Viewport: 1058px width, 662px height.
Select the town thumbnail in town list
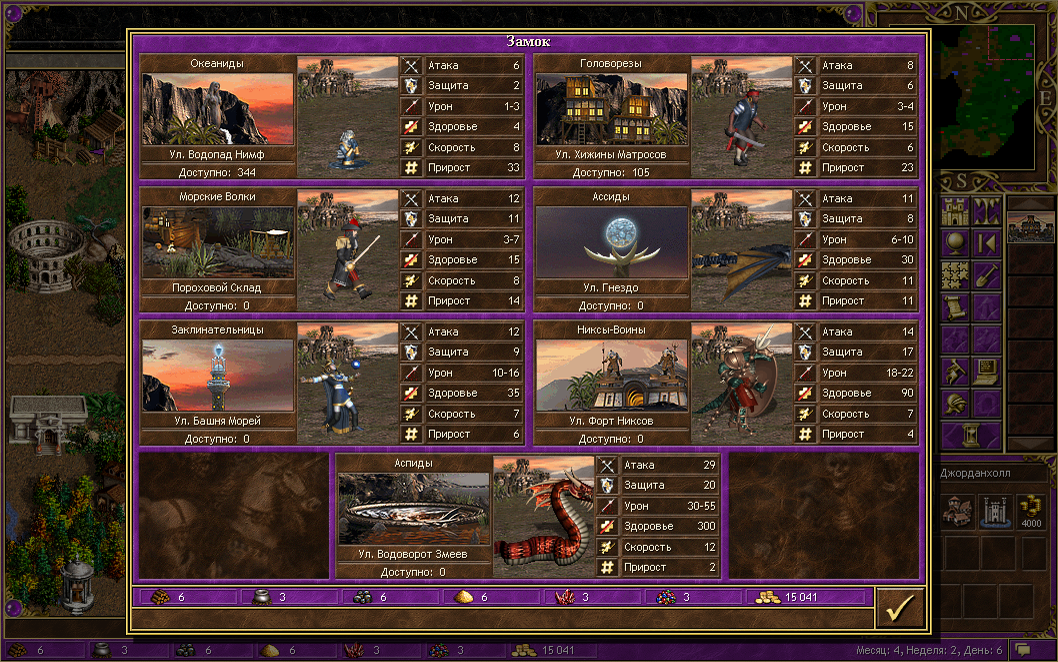[1030, 228]
